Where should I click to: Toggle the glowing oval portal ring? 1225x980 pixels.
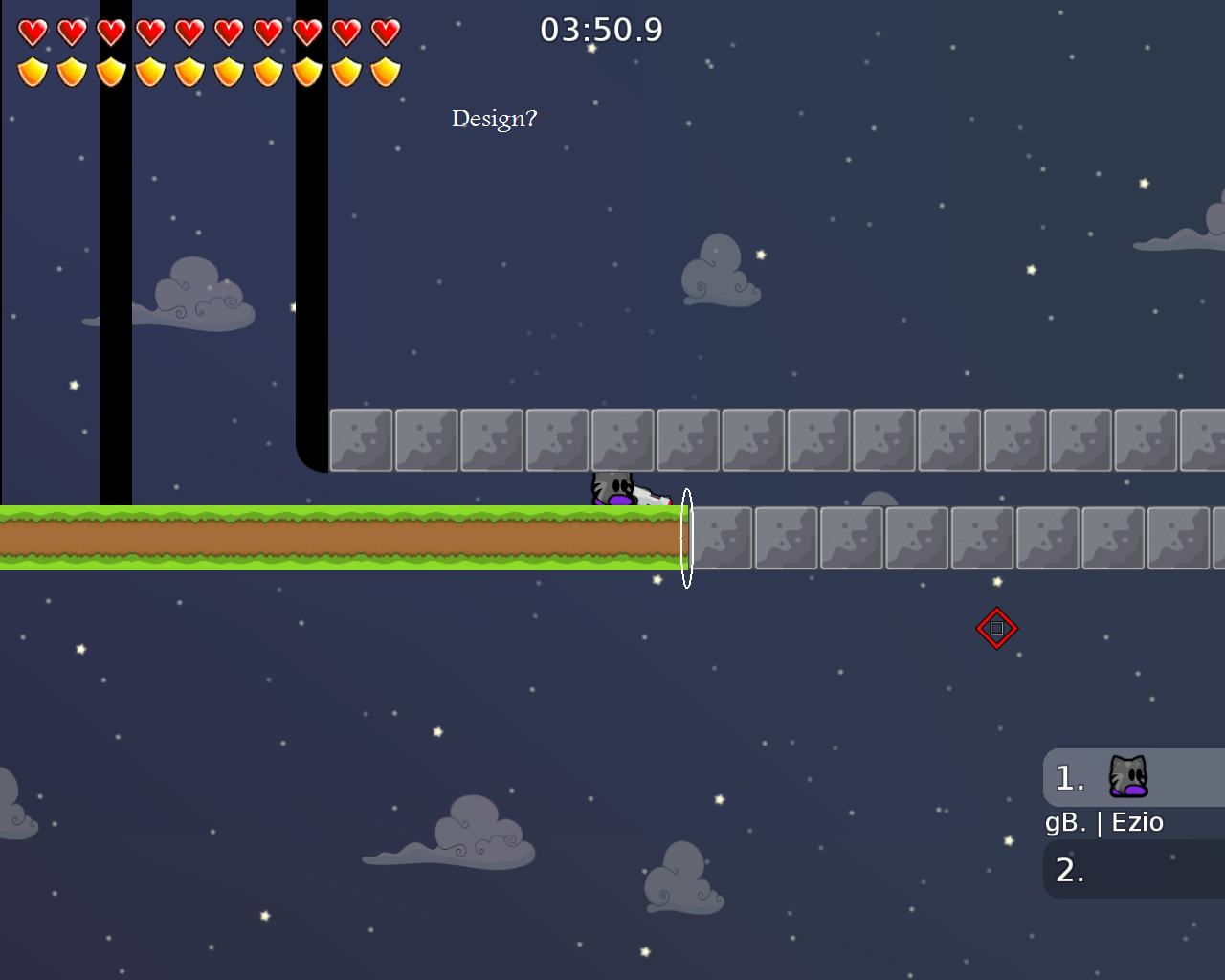tap(686, 538)
